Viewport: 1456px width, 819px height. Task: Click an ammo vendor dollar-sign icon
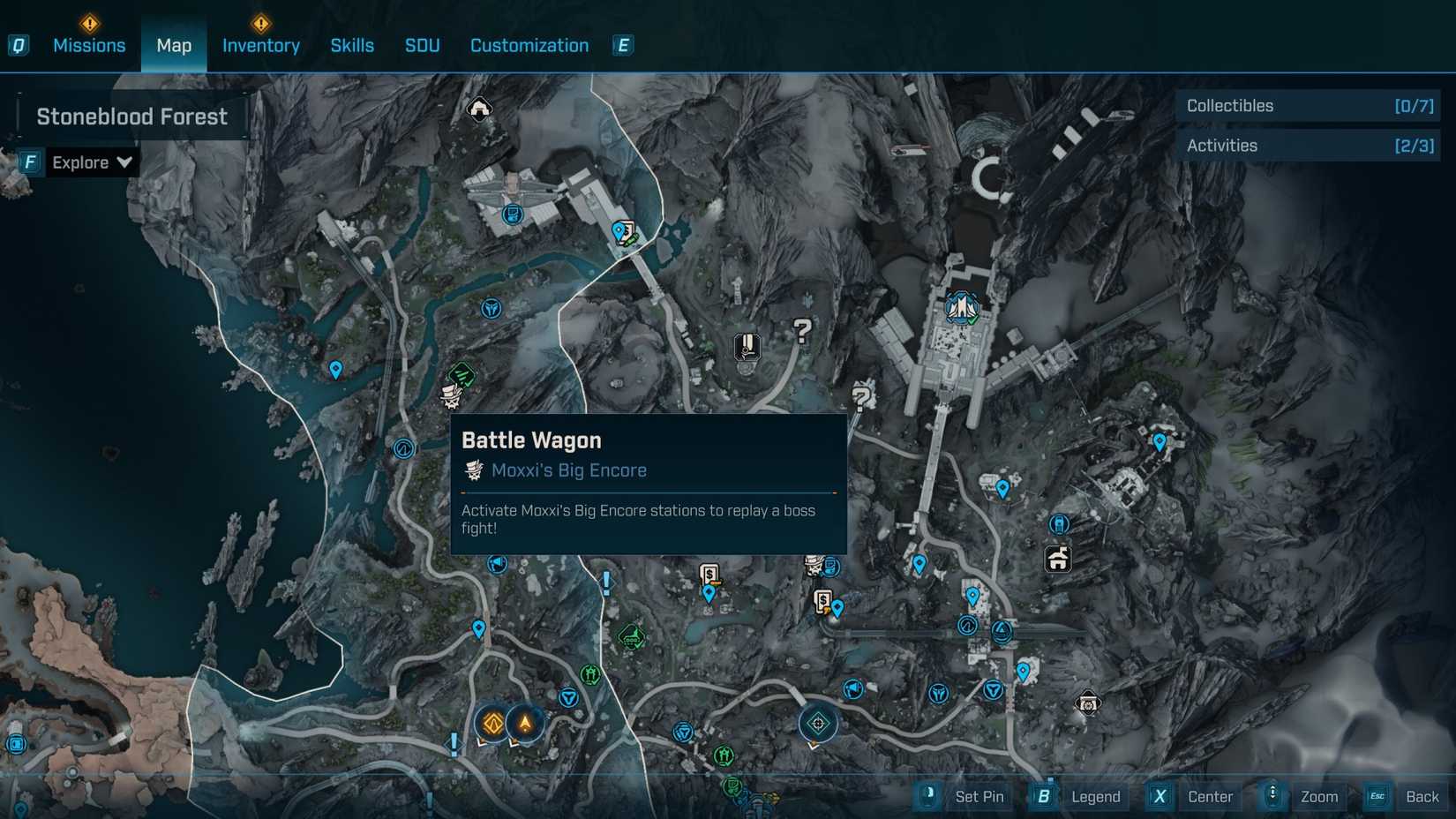[x=709, y=574]
